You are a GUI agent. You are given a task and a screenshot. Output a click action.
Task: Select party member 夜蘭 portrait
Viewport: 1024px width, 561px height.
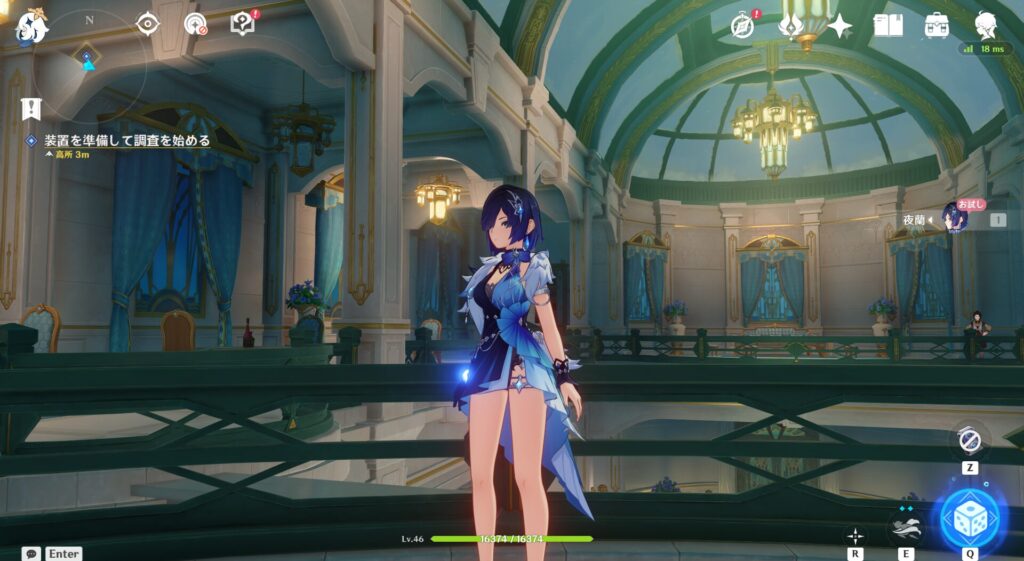(x=955, y=218)
